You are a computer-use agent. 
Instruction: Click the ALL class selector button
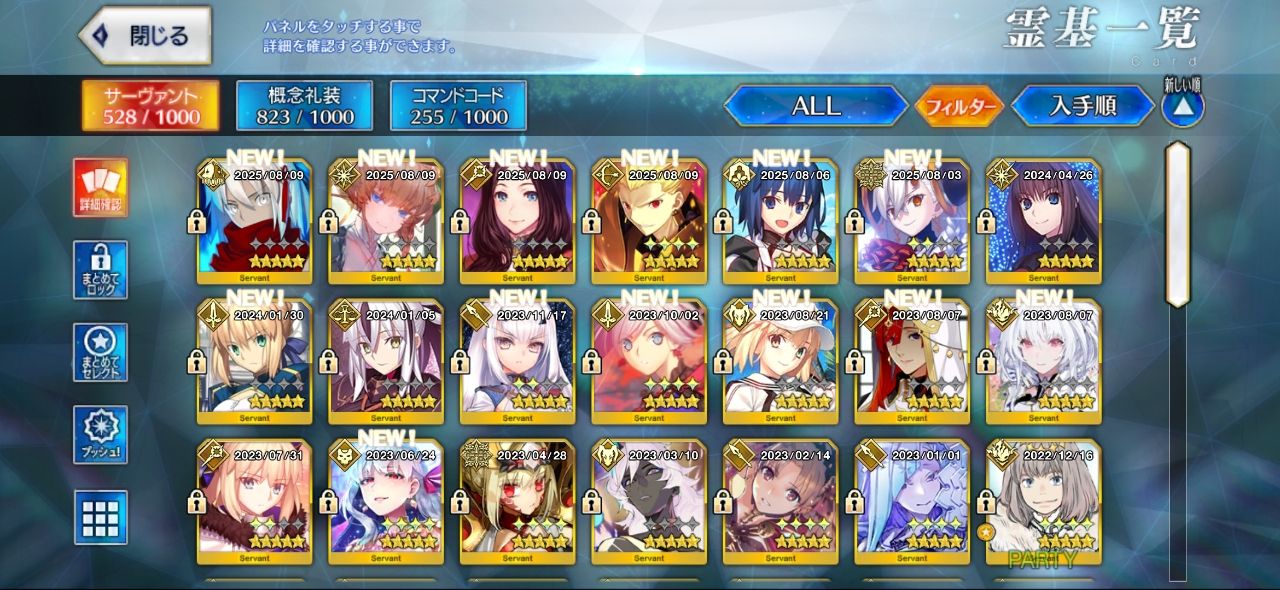point(815,106)
